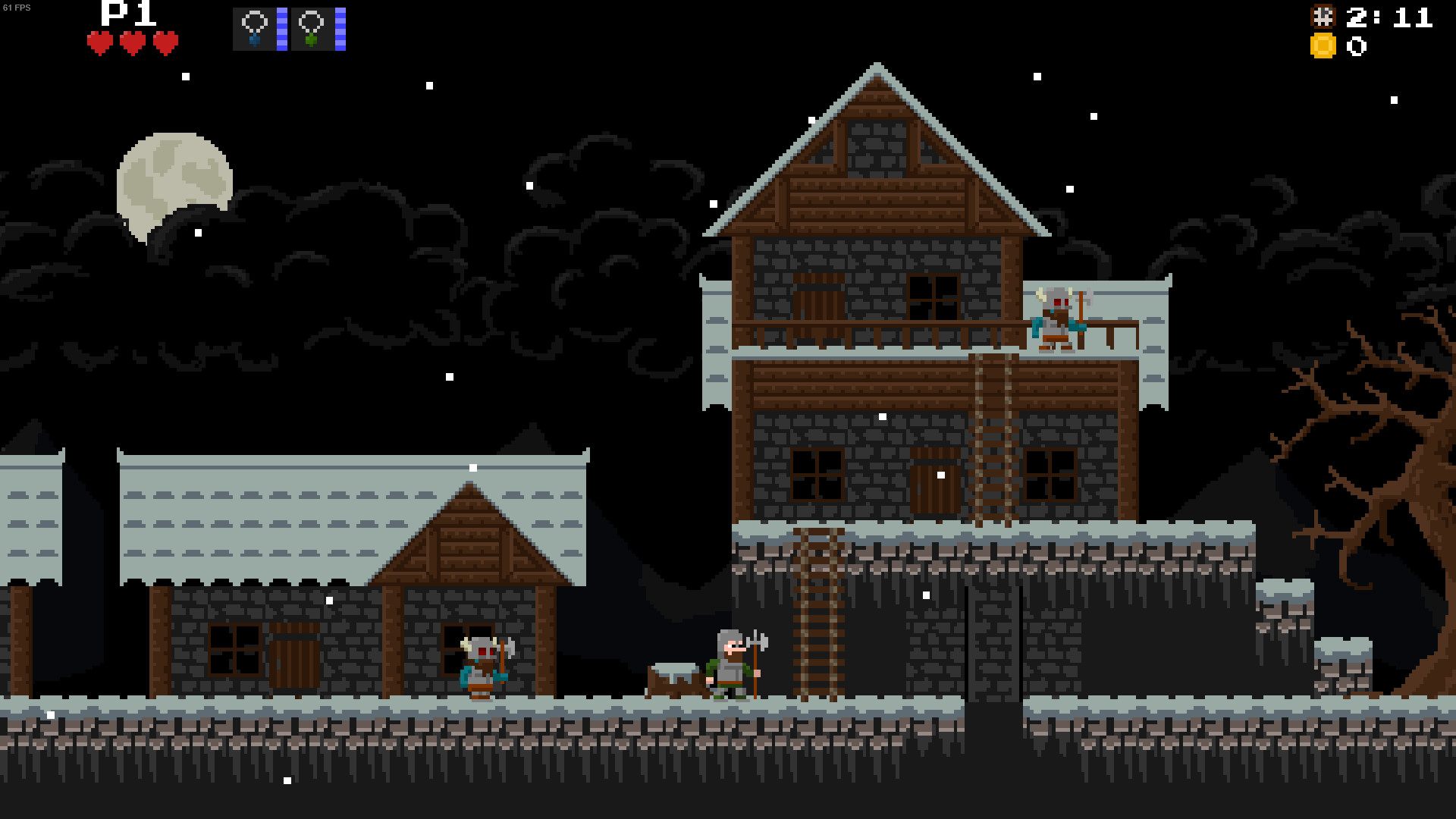Screen dimensions: 1456x819
Task: Select the P1 player label
Action: pyautogui.click(x=124, y=13)
